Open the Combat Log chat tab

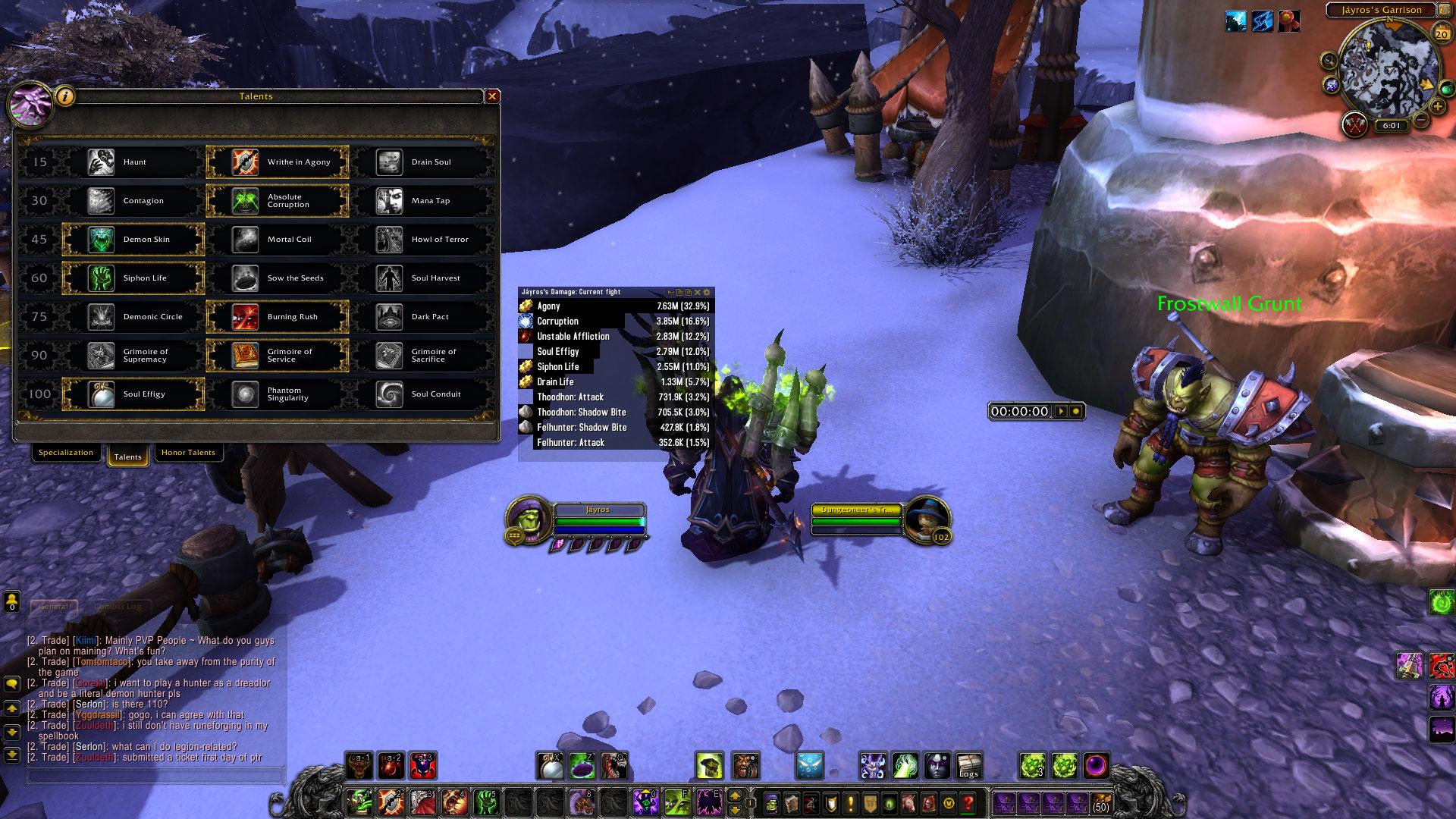118,607
